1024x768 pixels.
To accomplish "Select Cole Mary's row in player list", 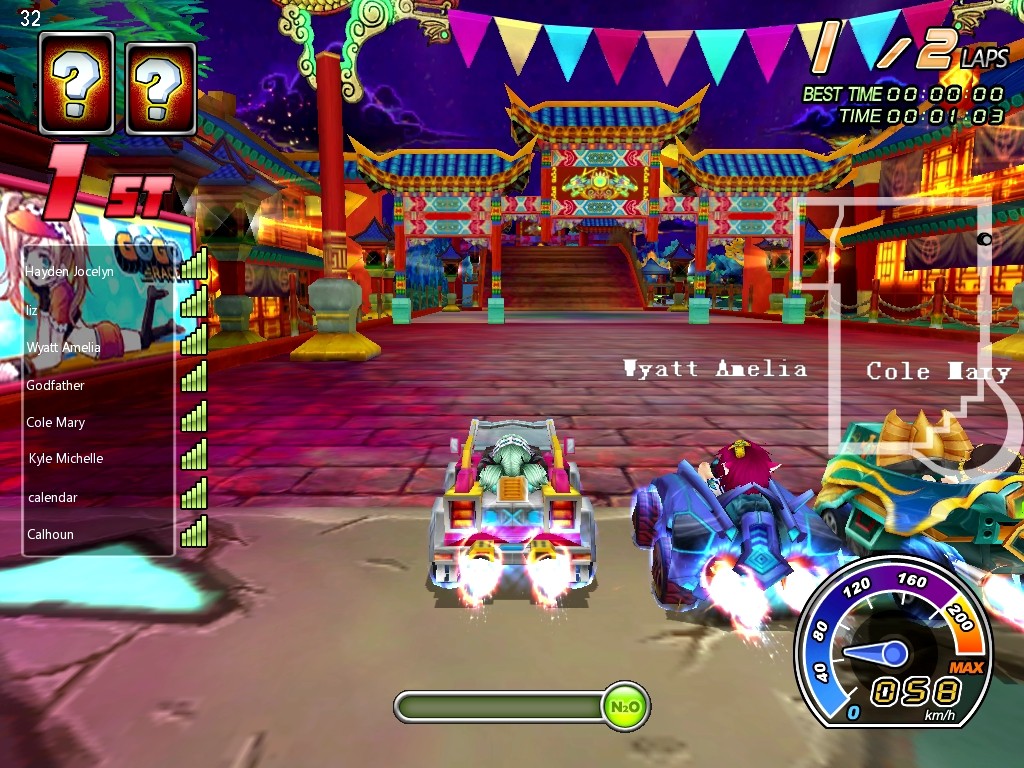I will click(55, 422).
